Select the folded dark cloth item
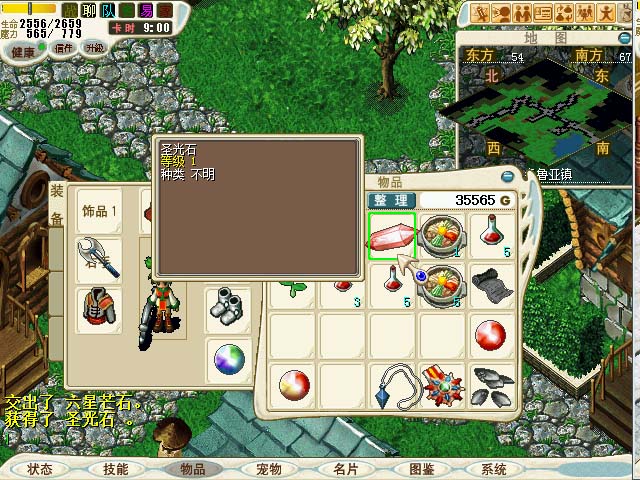Screen dimensions: 640x480 click(x=493, y=286)
